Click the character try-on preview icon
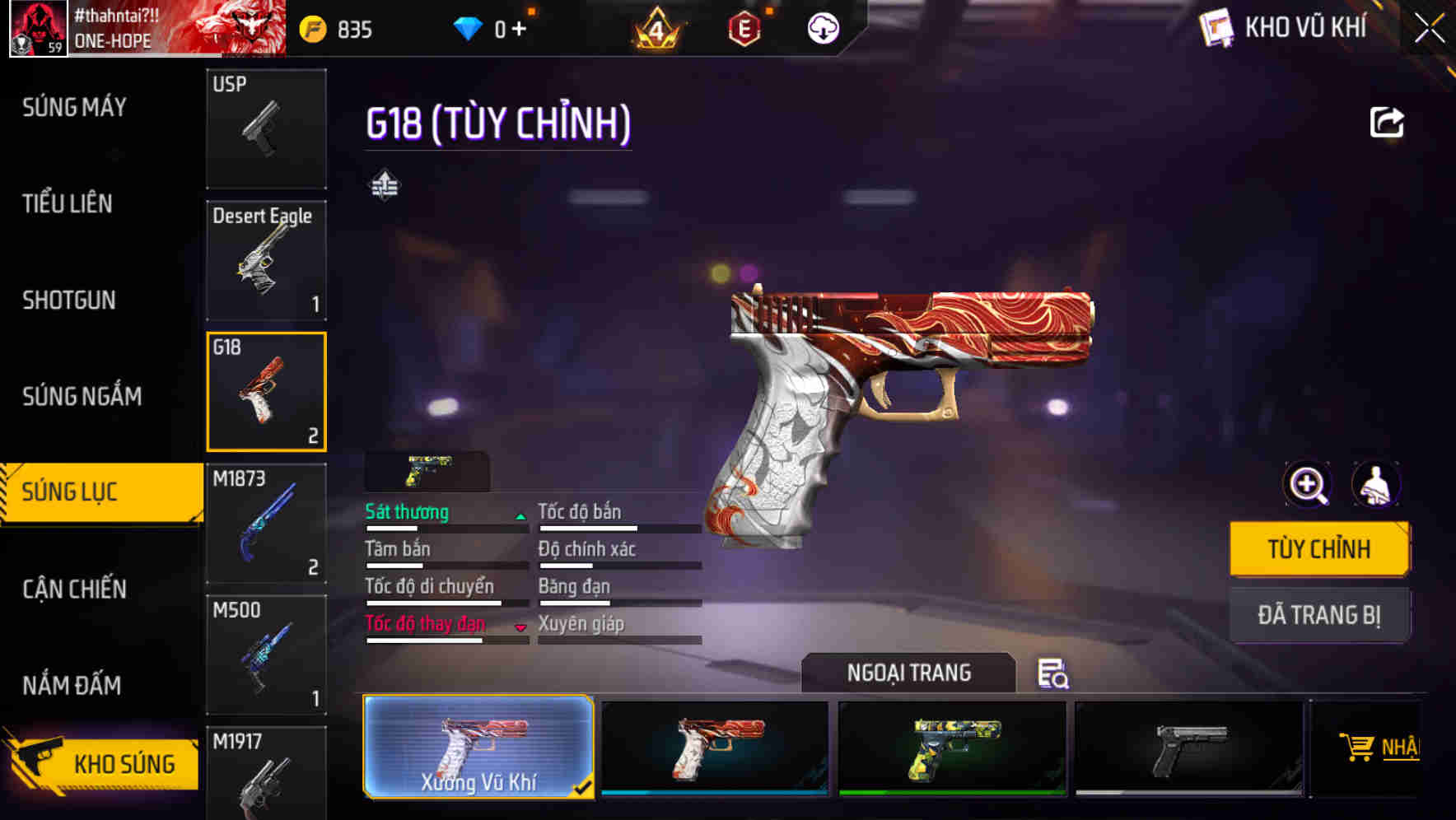The height and width of the screenshot is (820, 1456). (1378, 485)
